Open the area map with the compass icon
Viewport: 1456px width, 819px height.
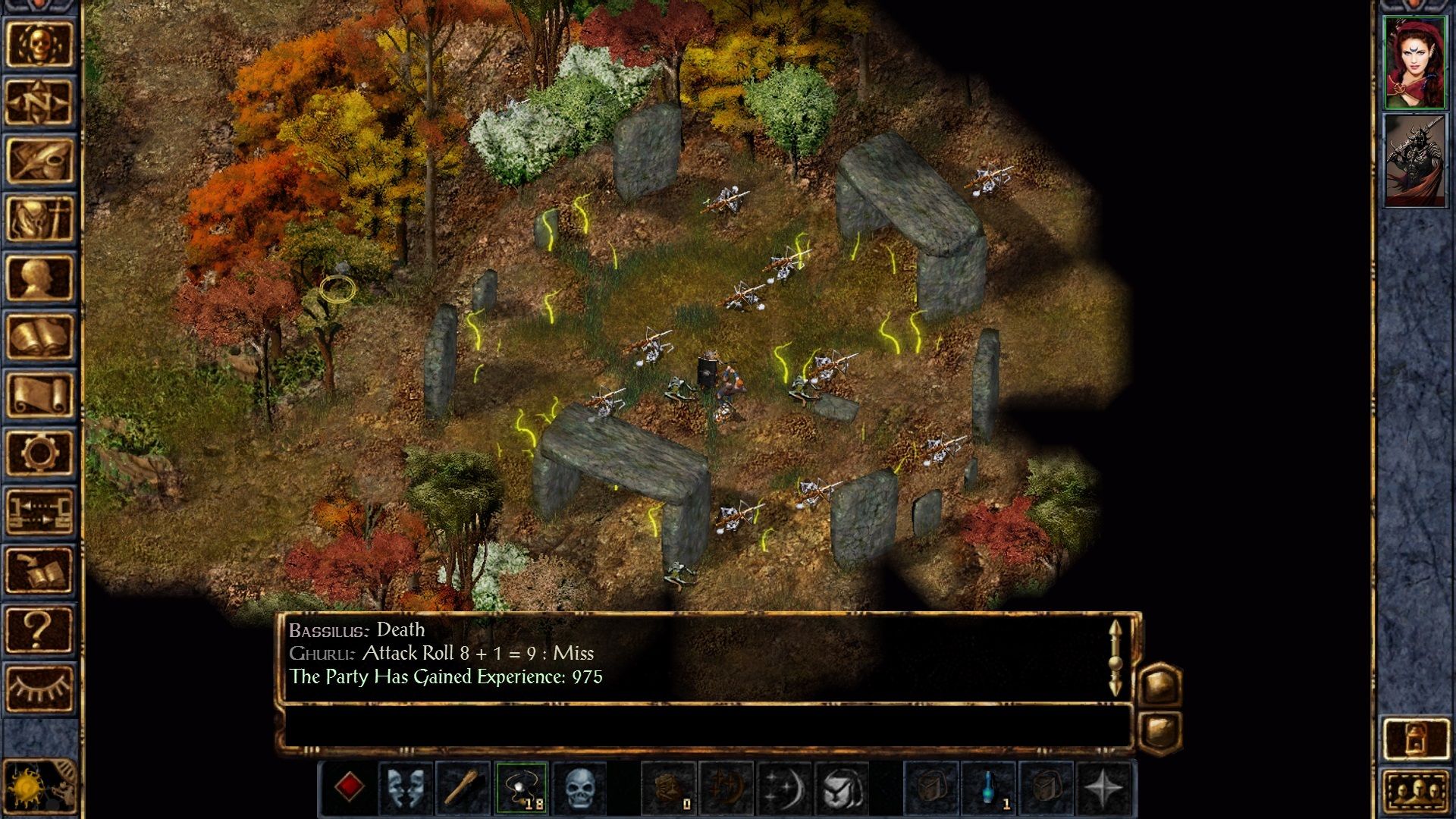[39, 102]
